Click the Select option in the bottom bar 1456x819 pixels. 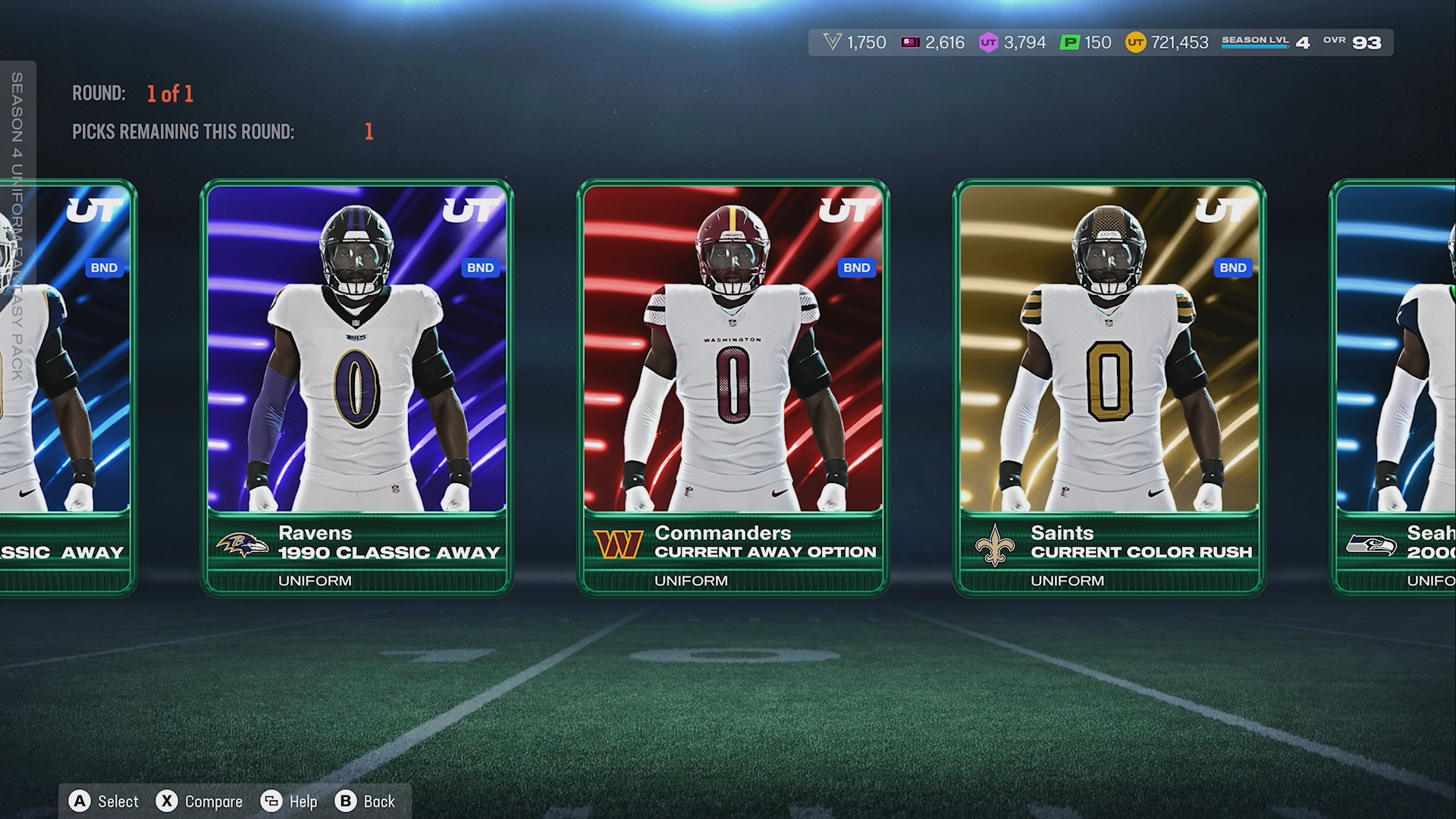click(x=104, y=802)
